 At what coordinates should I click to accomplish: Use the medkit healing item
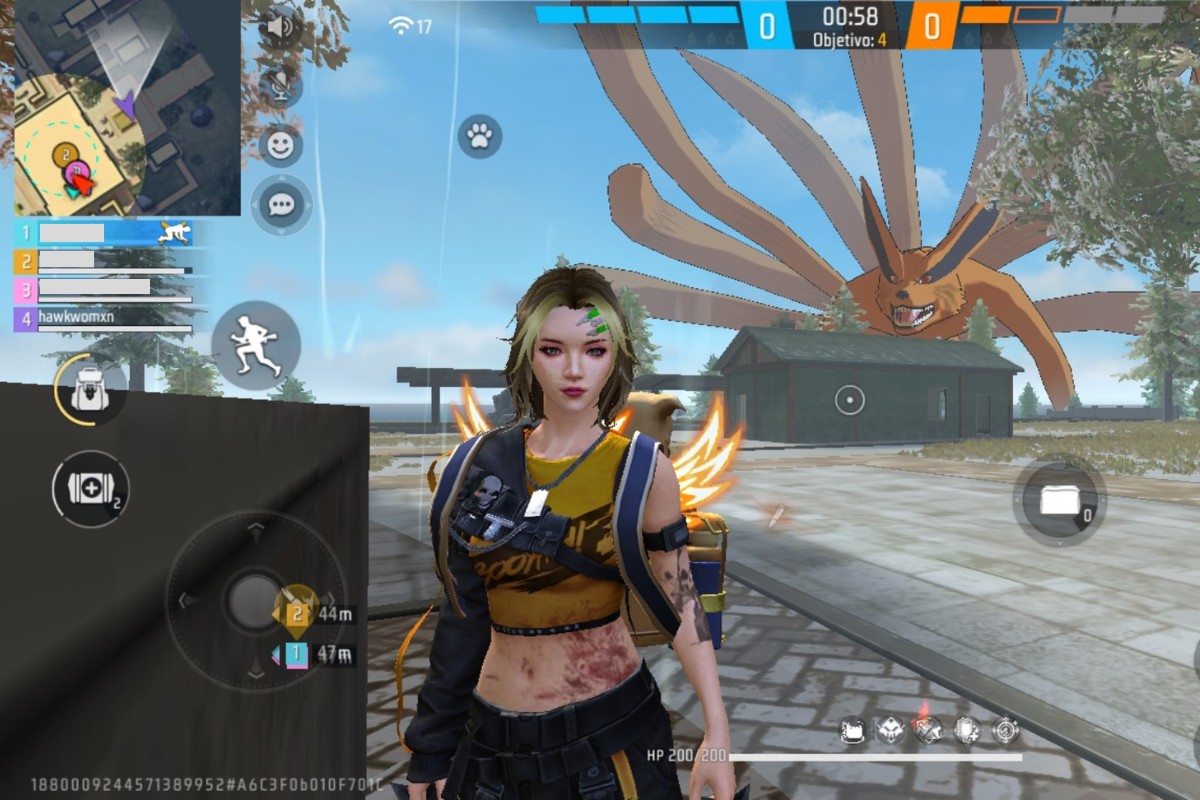tap(90, 489)
